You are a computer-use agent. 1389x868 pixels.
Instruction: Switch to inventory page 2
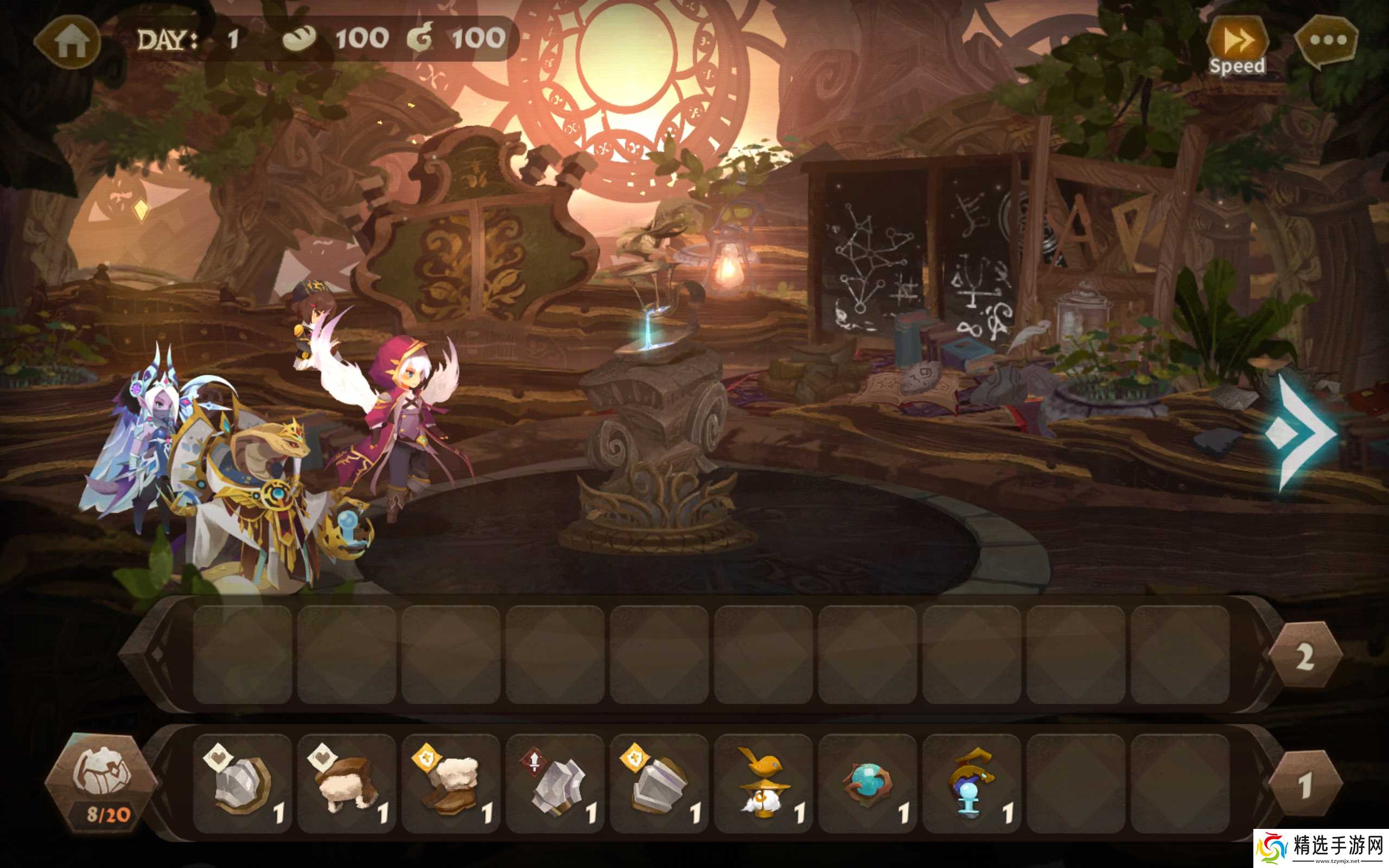[1304, 655]
